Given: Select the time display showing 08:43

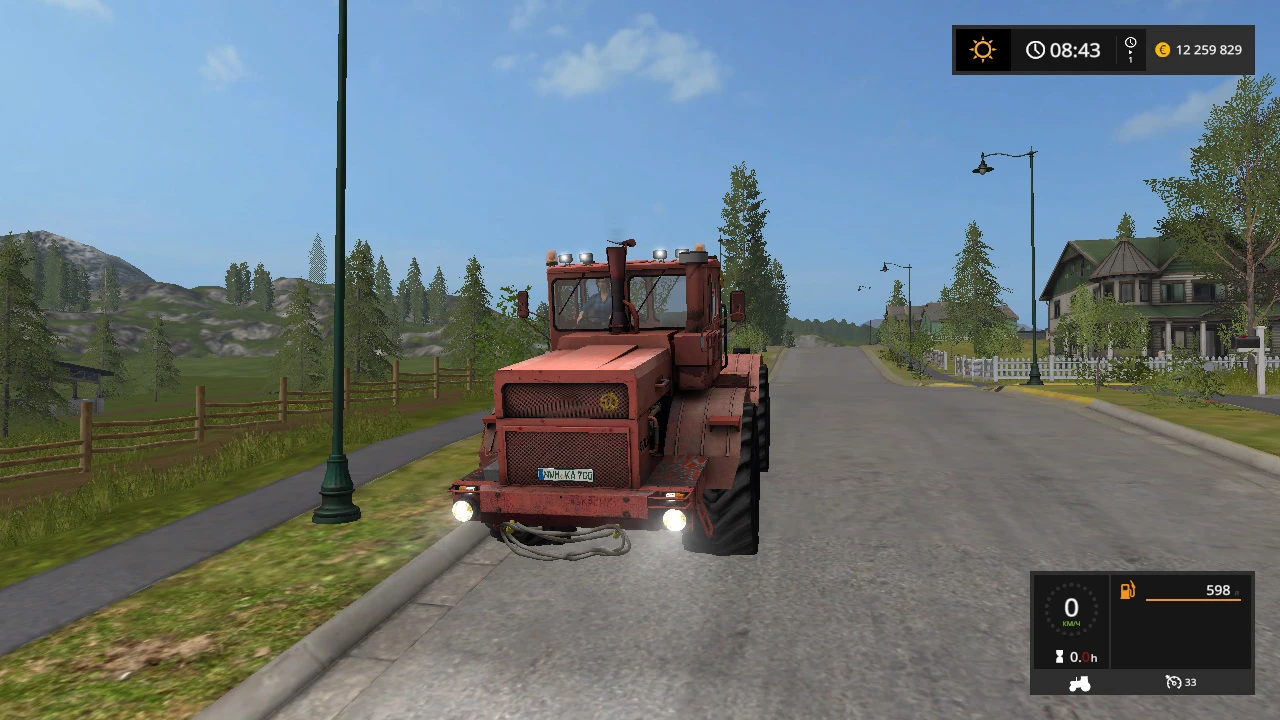Looking at the screenshot, I should coord(1077,49).
